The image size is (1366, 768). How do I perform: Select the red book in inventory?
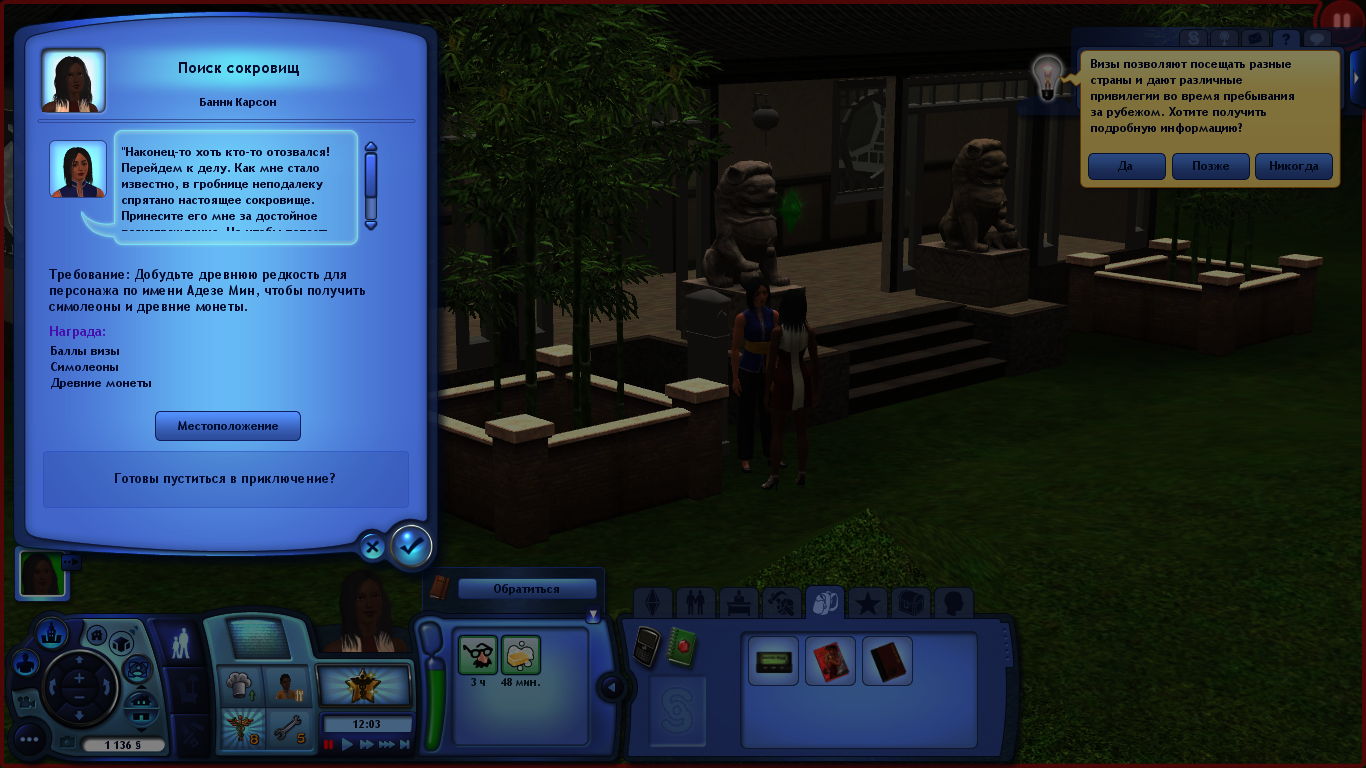[x=831, y=661]
